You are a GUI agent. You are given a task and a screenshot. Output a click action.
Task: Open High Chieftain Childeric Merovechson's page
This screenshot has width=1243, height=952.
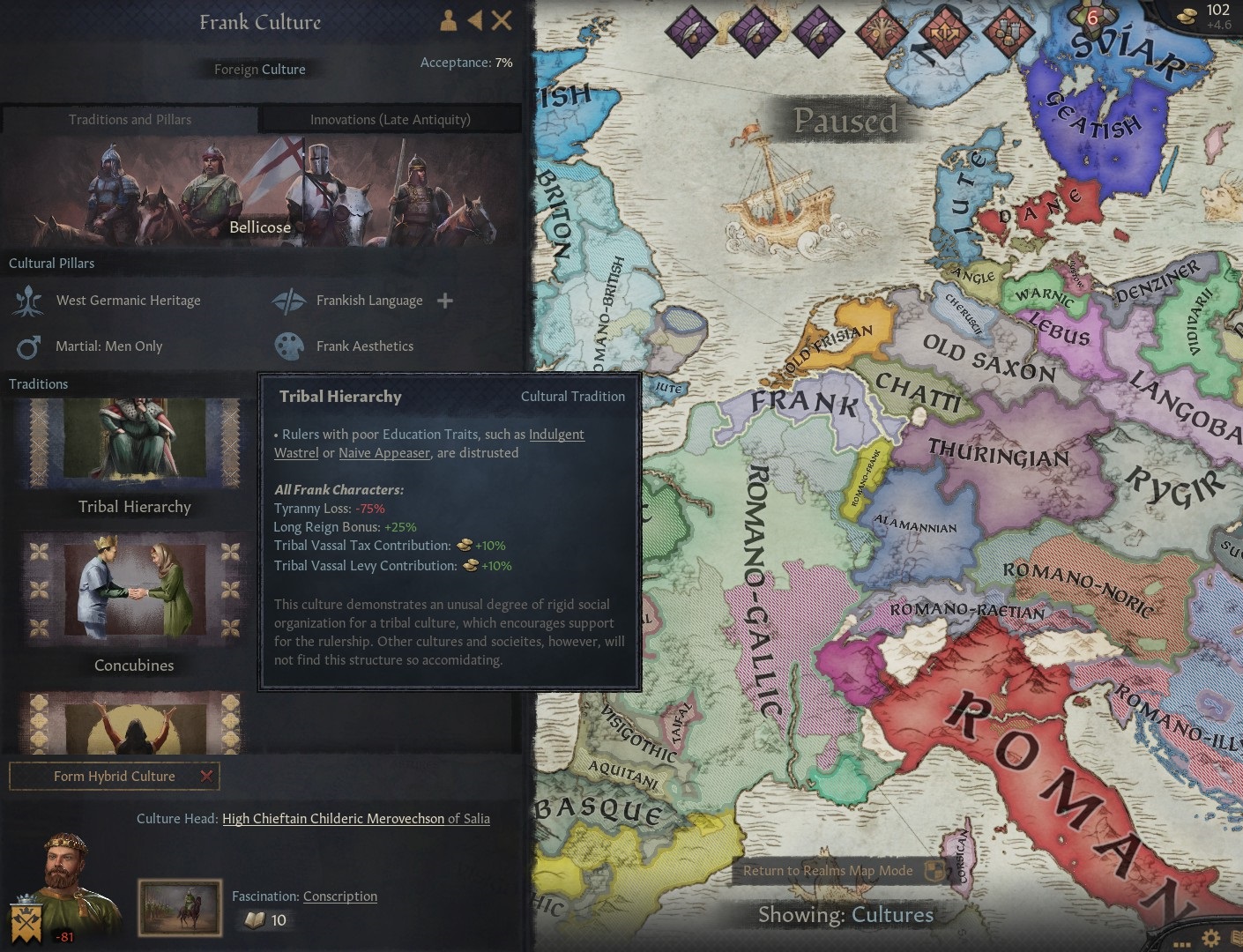pos(332,818)
